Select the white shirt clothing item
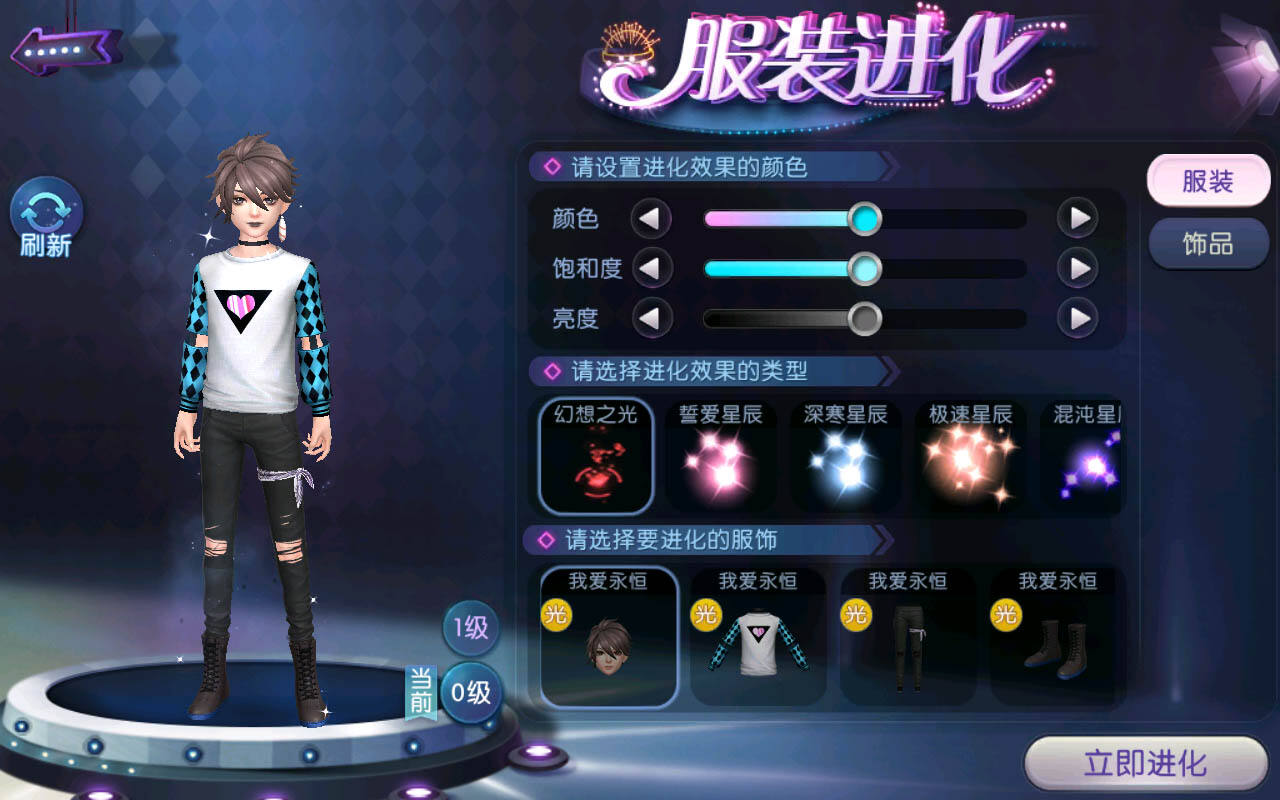The width and height of the screenshot is (1280, 800). click(758, 637)
